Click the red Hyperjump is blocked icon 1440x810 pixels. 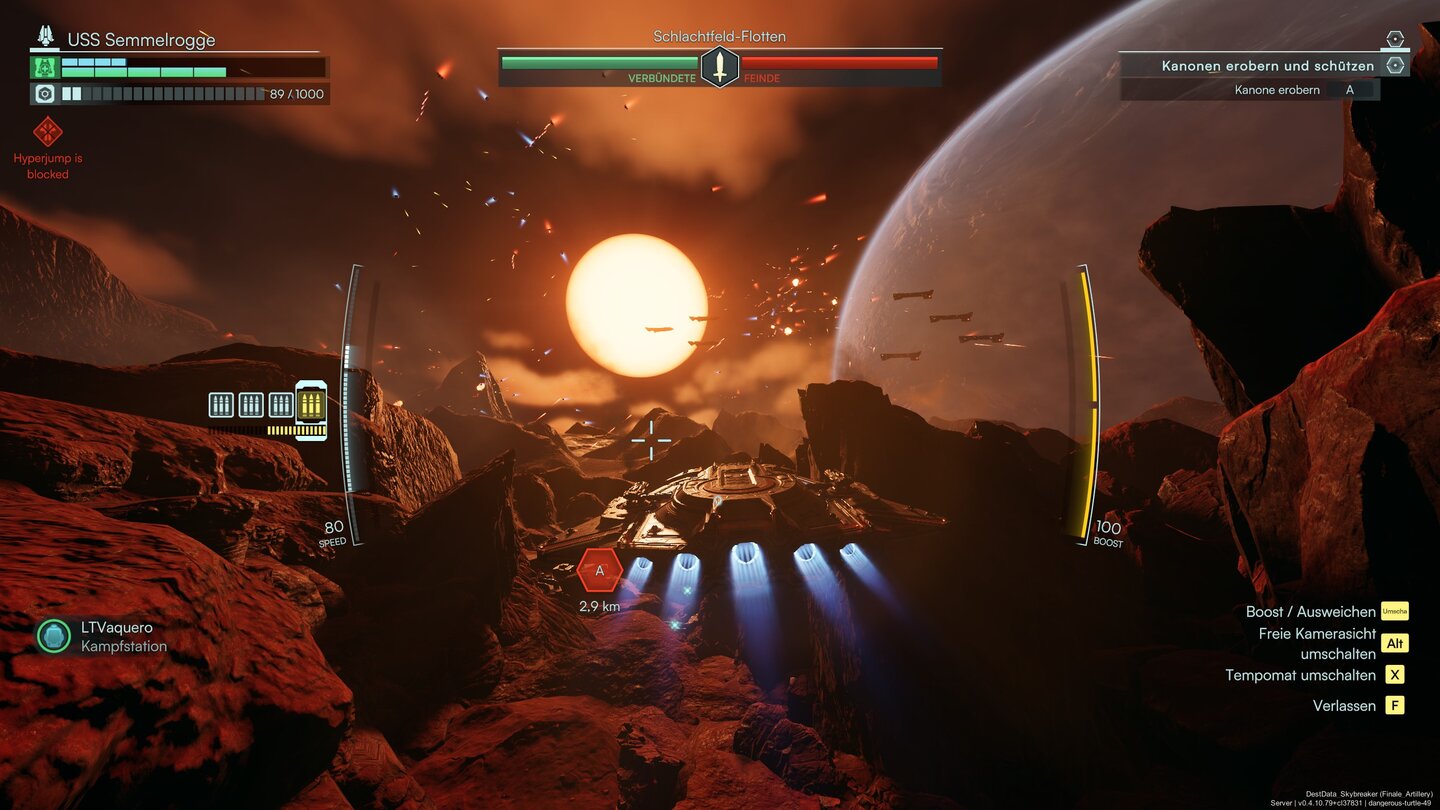click(48, 131)
